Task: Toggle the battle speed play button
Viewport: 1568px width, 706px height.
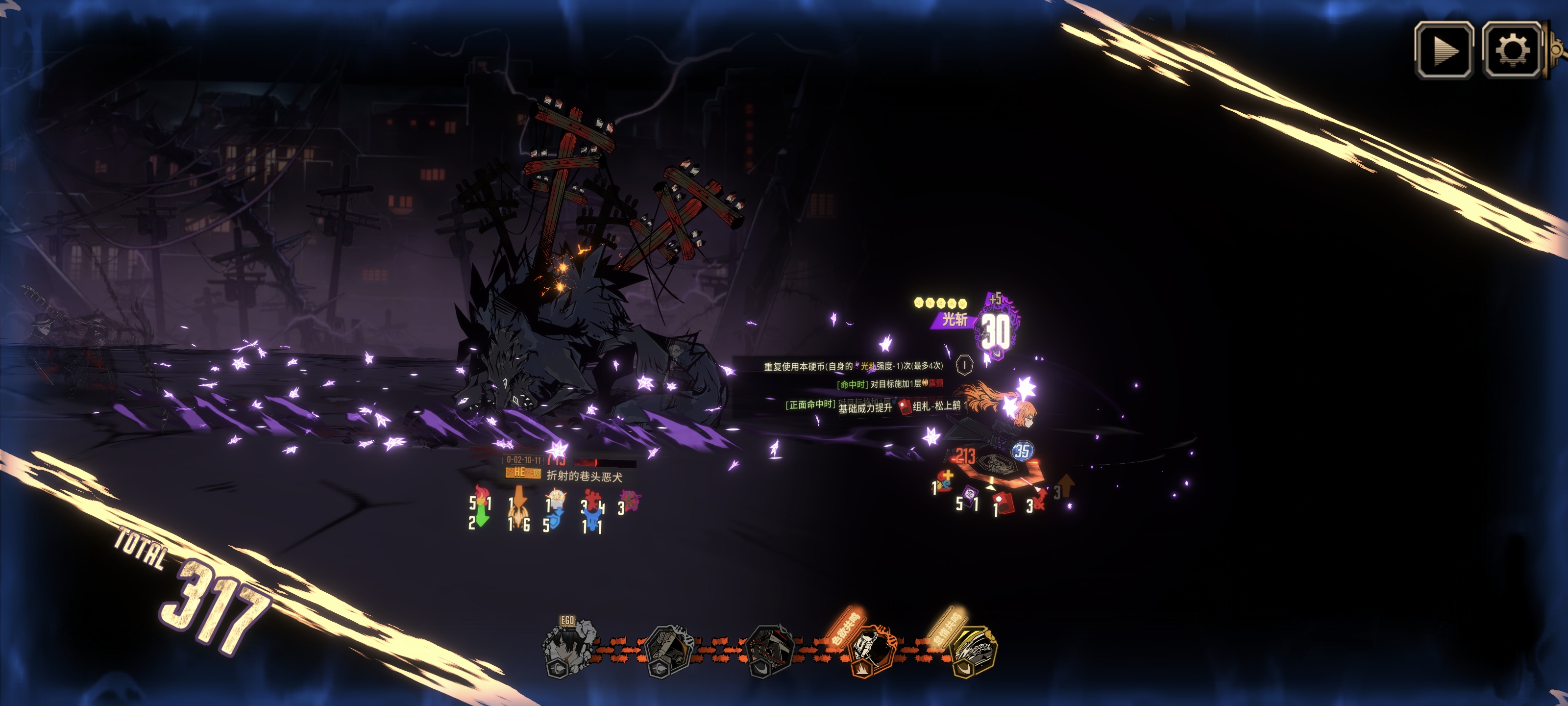Action: (1443, 50)
